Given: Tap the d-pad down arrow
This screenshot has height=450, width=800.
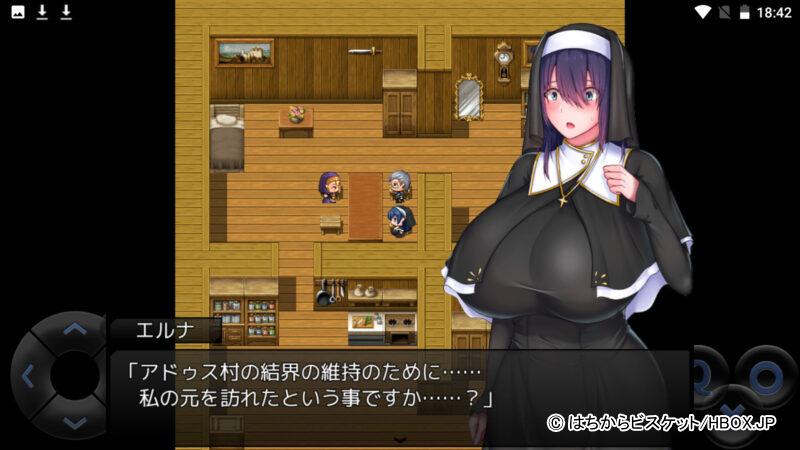Looking at the screenshot, I should point(75,423).
